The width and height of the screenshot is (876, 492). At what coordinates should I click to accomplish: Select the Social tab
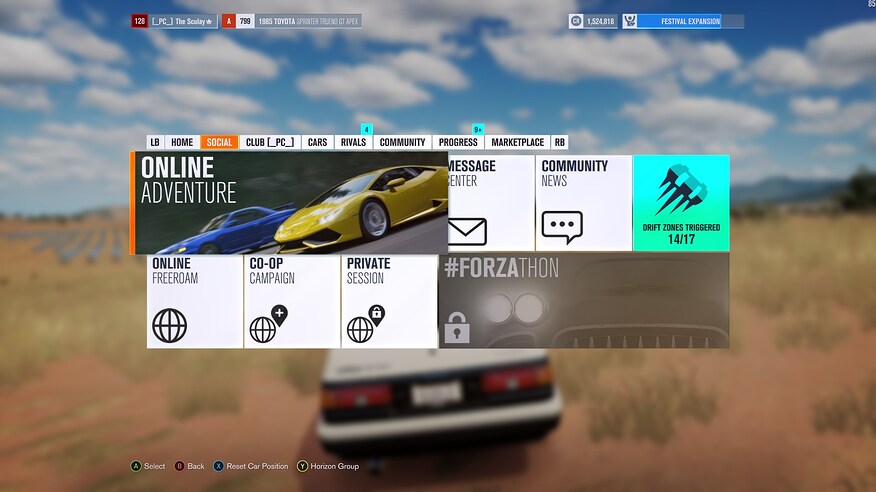tap(219, 142)
